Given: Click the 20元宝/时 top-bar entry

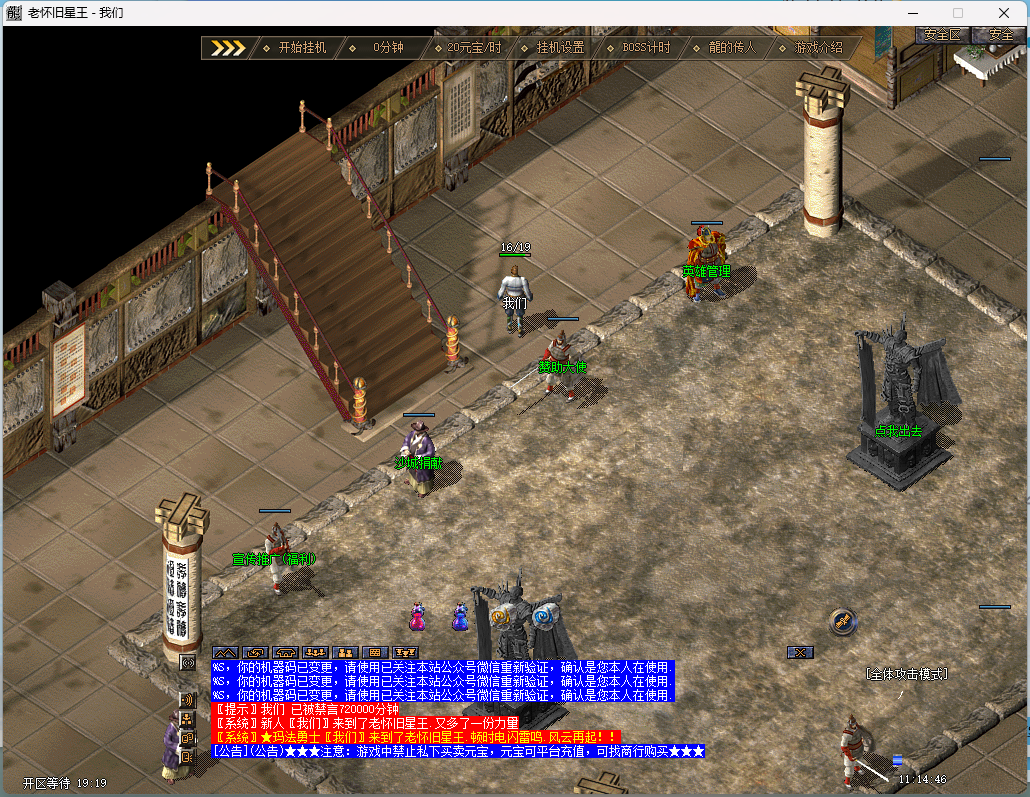Looking at the screenshot, I should (474, 48).
